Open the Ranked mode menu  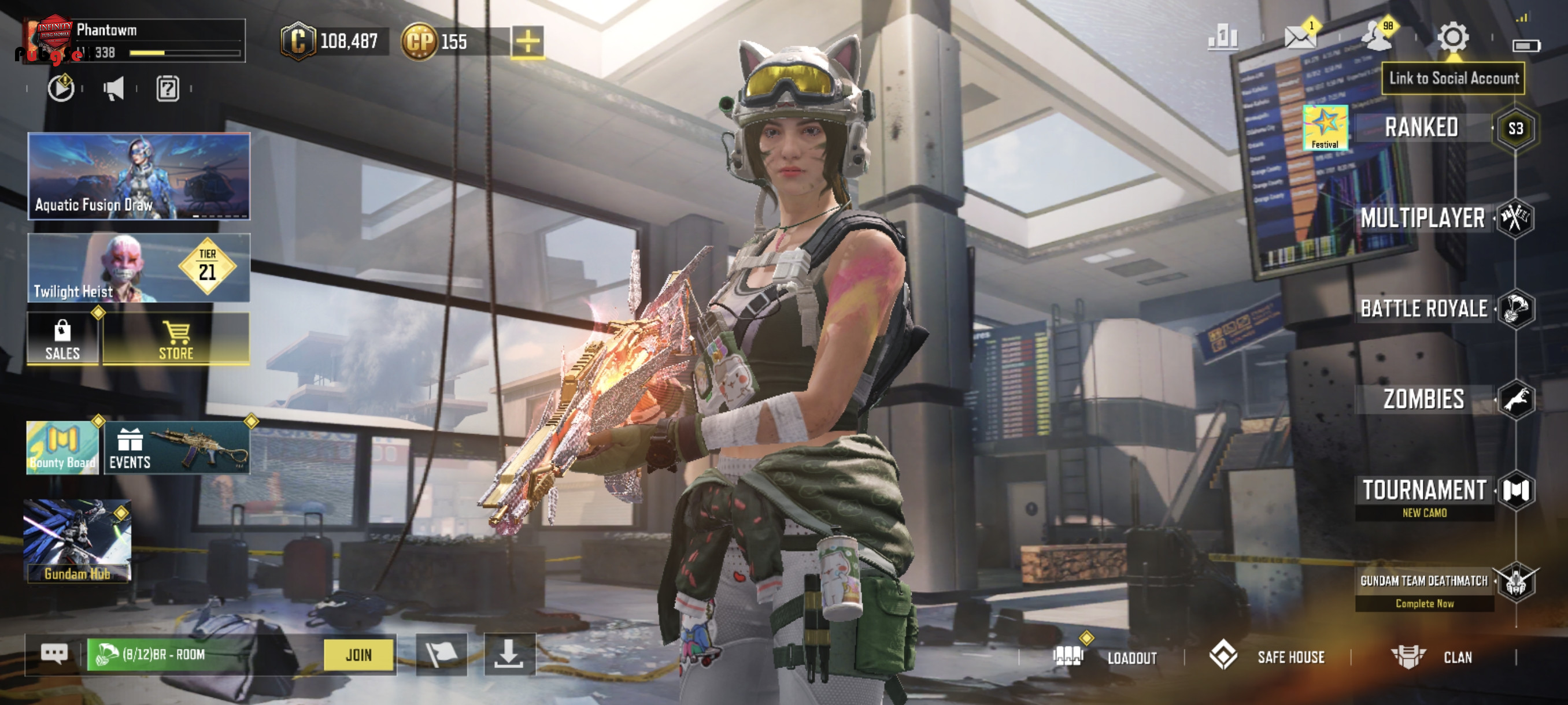pyautogui.click(x=1421, y=128)
